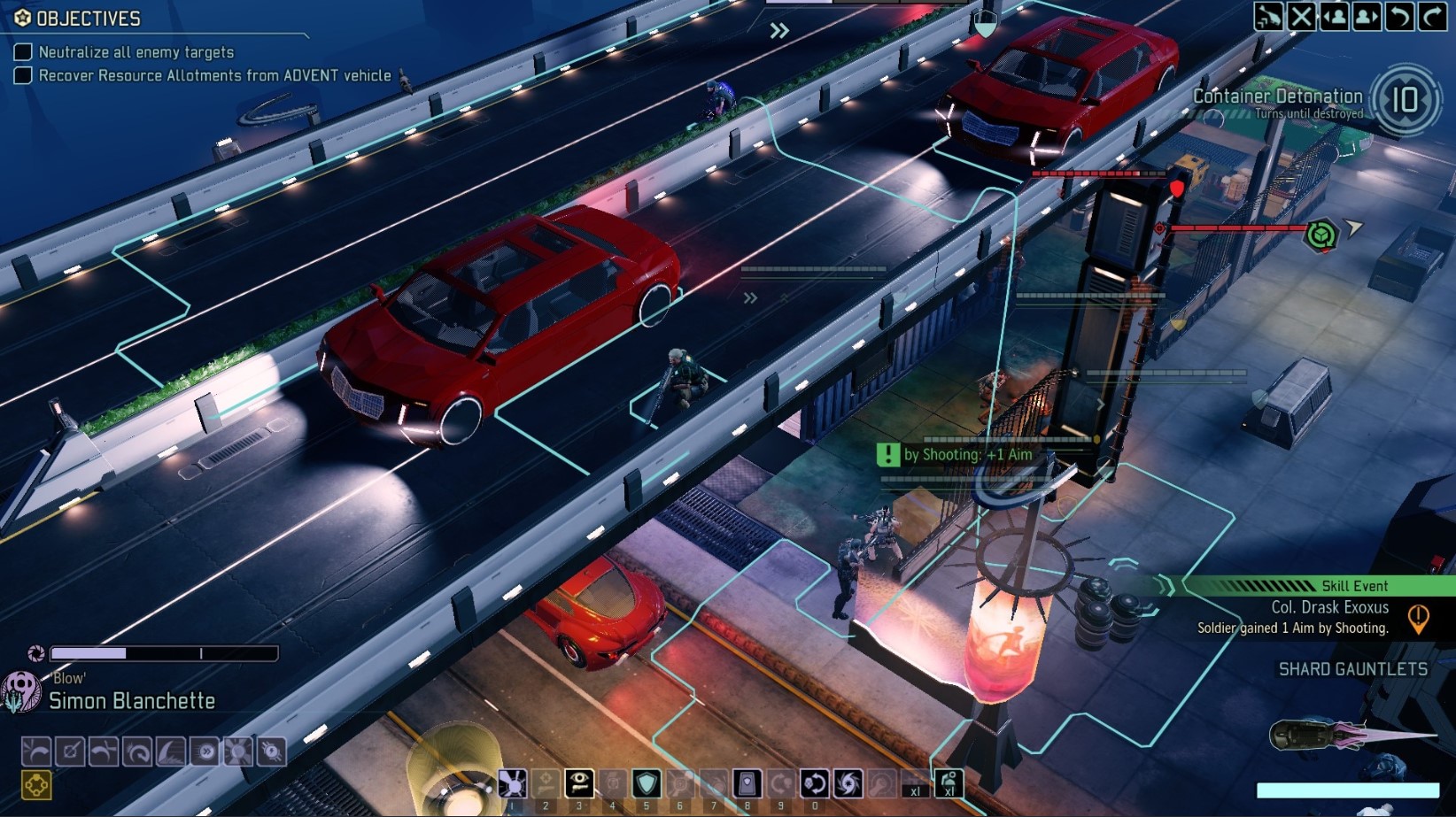The image size is (1456, 817).
Task: Click Simon Blanchette's health bar
Action: pos(164,652)
